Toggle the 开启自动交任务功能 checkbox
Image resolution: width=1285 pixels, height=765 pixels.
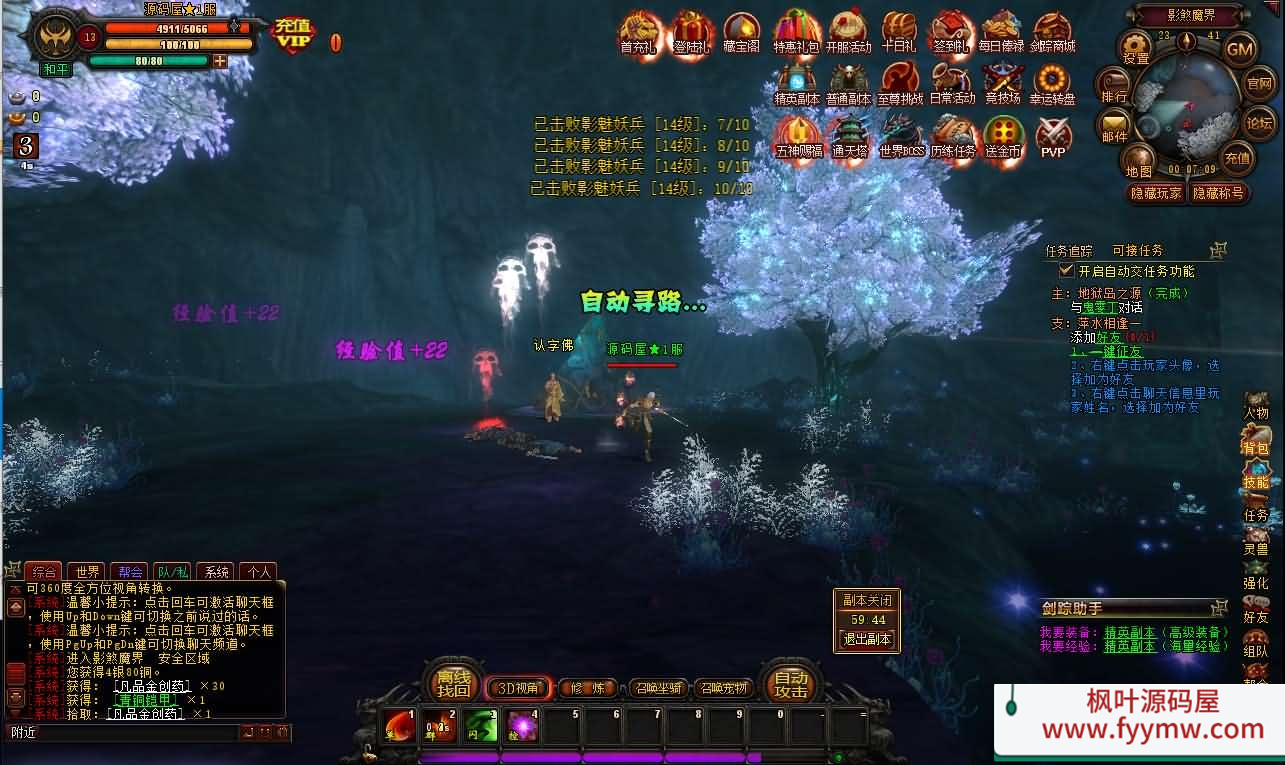pyautogui.click(x=1066, y=271)
